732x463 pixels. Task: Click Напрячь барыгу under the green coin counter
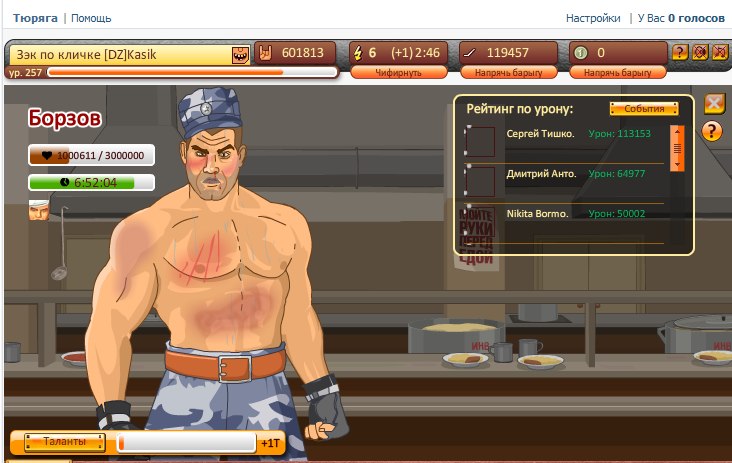(617, 72)
